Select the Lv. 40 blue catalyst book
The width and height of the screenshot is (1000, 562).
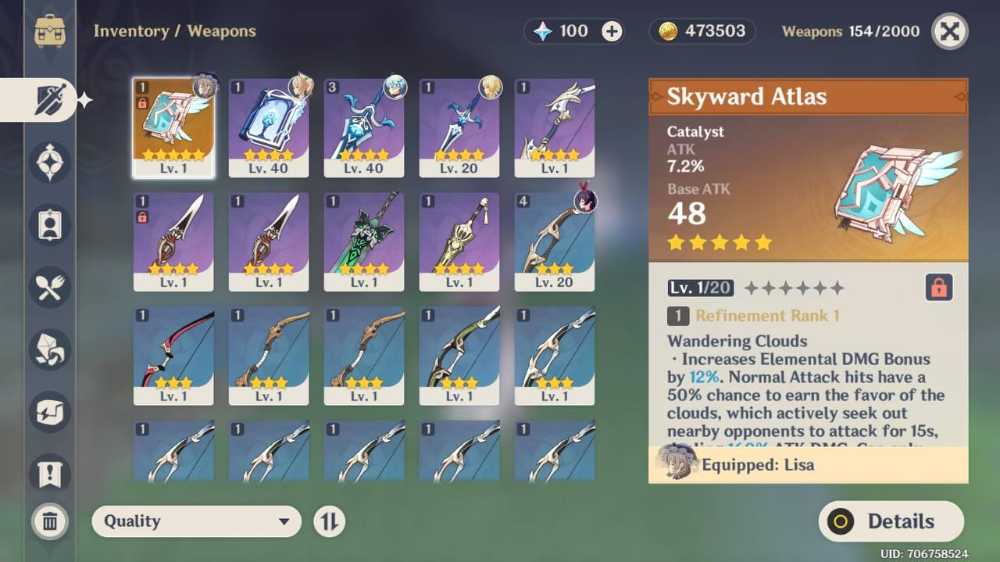coord(268,127)
